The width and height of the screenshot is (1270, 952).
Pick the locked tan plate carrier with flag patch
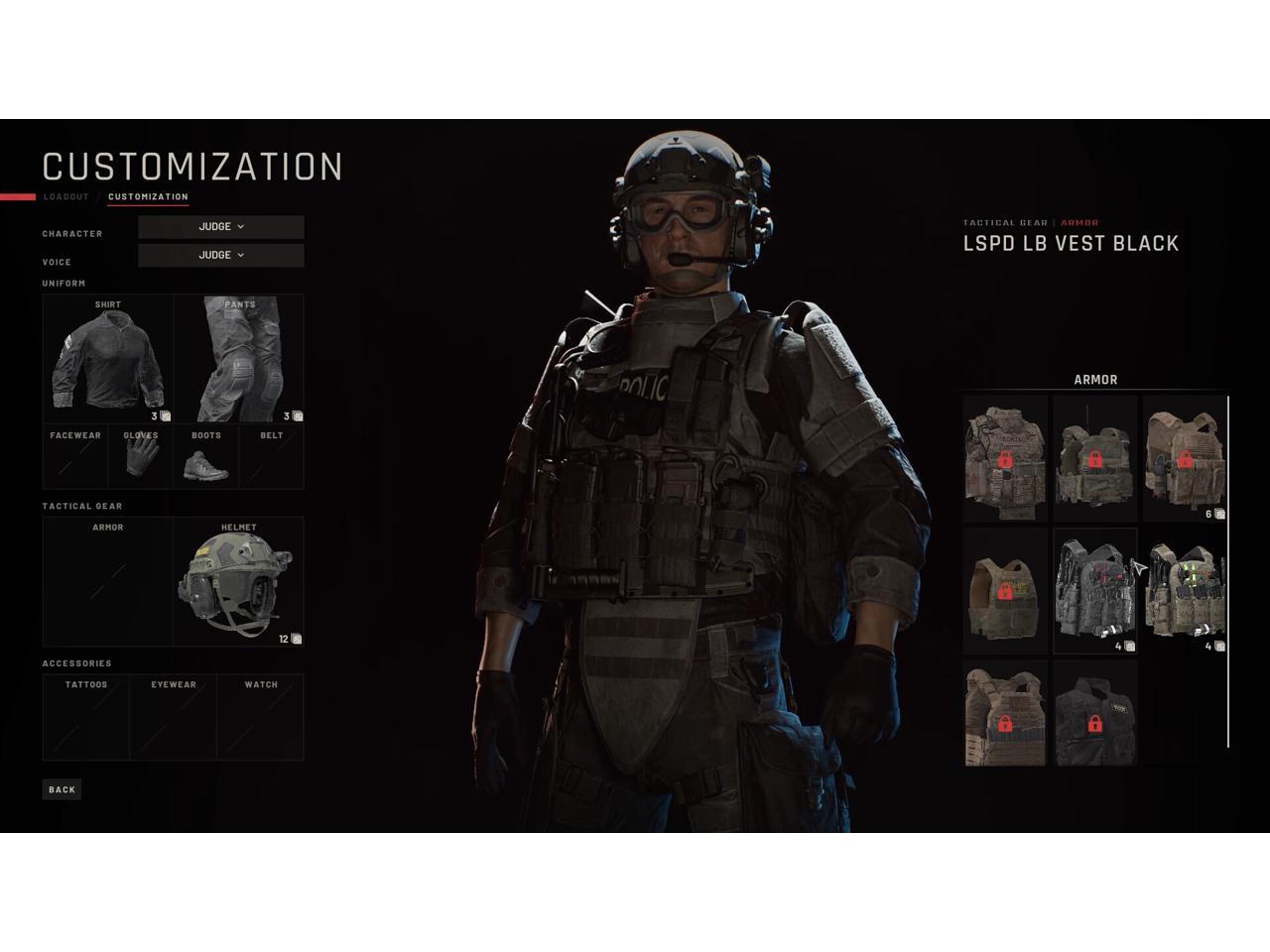1184,458
